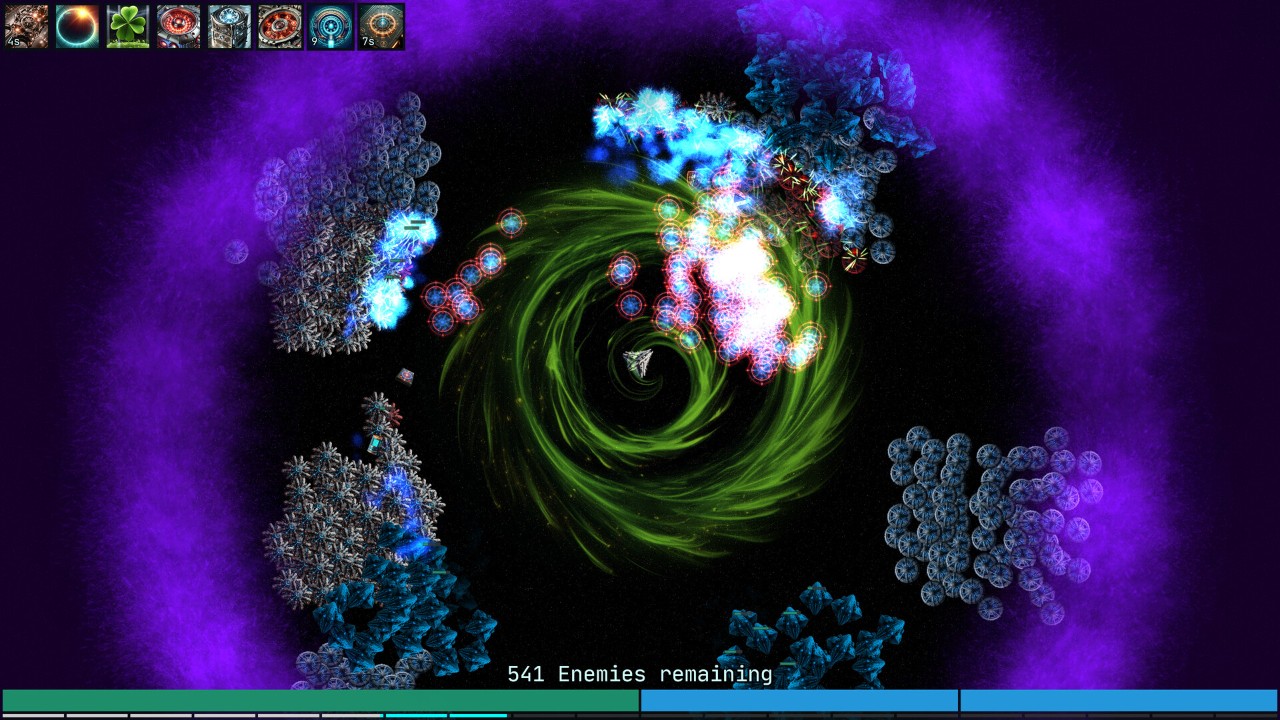1280x720 pixels.
Task: Click the blue circuit icon showing 9
Action: point(330,27)
